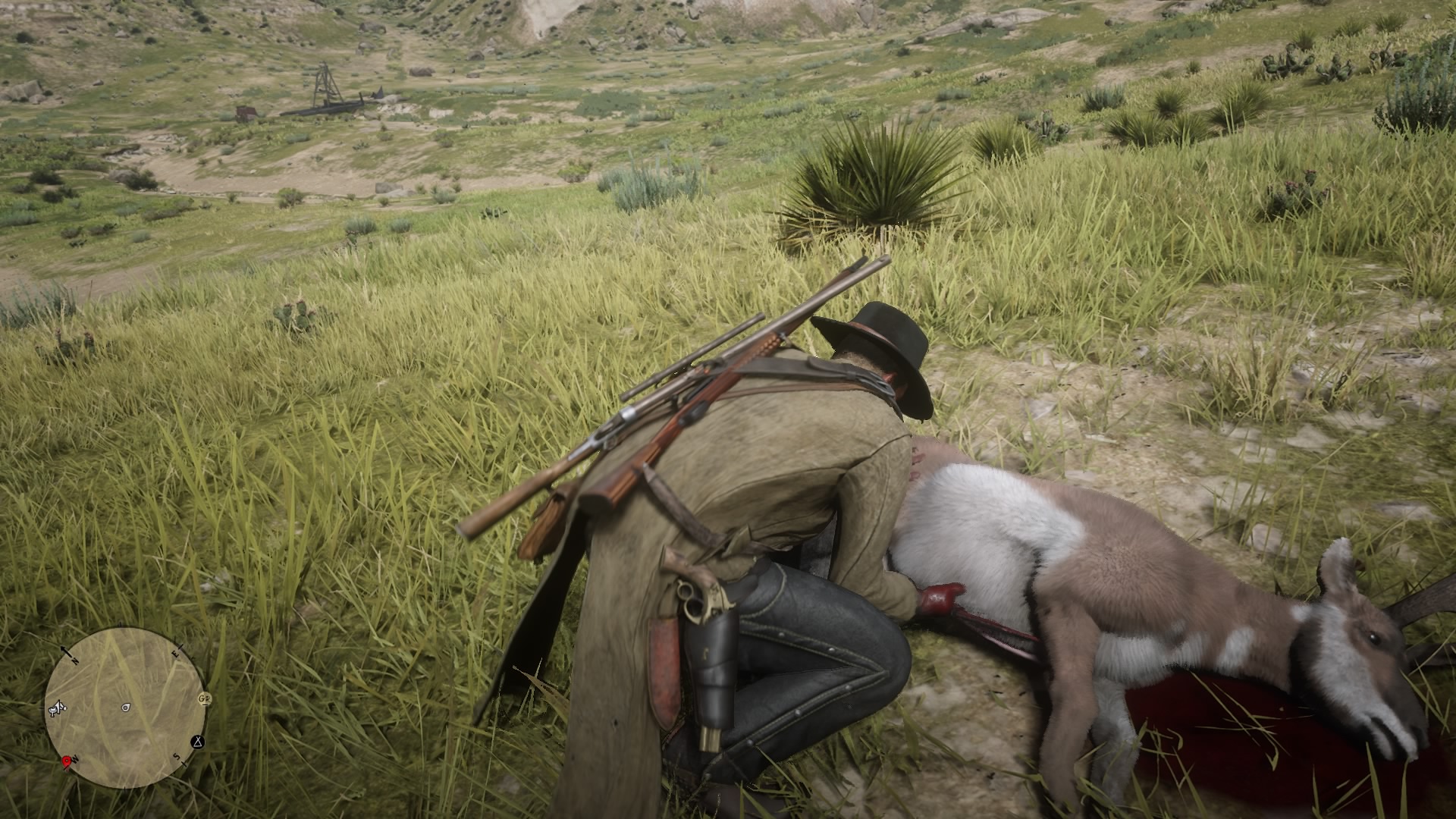Image resolution: width=1456 pixels, height=819 pixels.
Task: Click the E compass letter on the minimap
Action: [x=174, y=653]
